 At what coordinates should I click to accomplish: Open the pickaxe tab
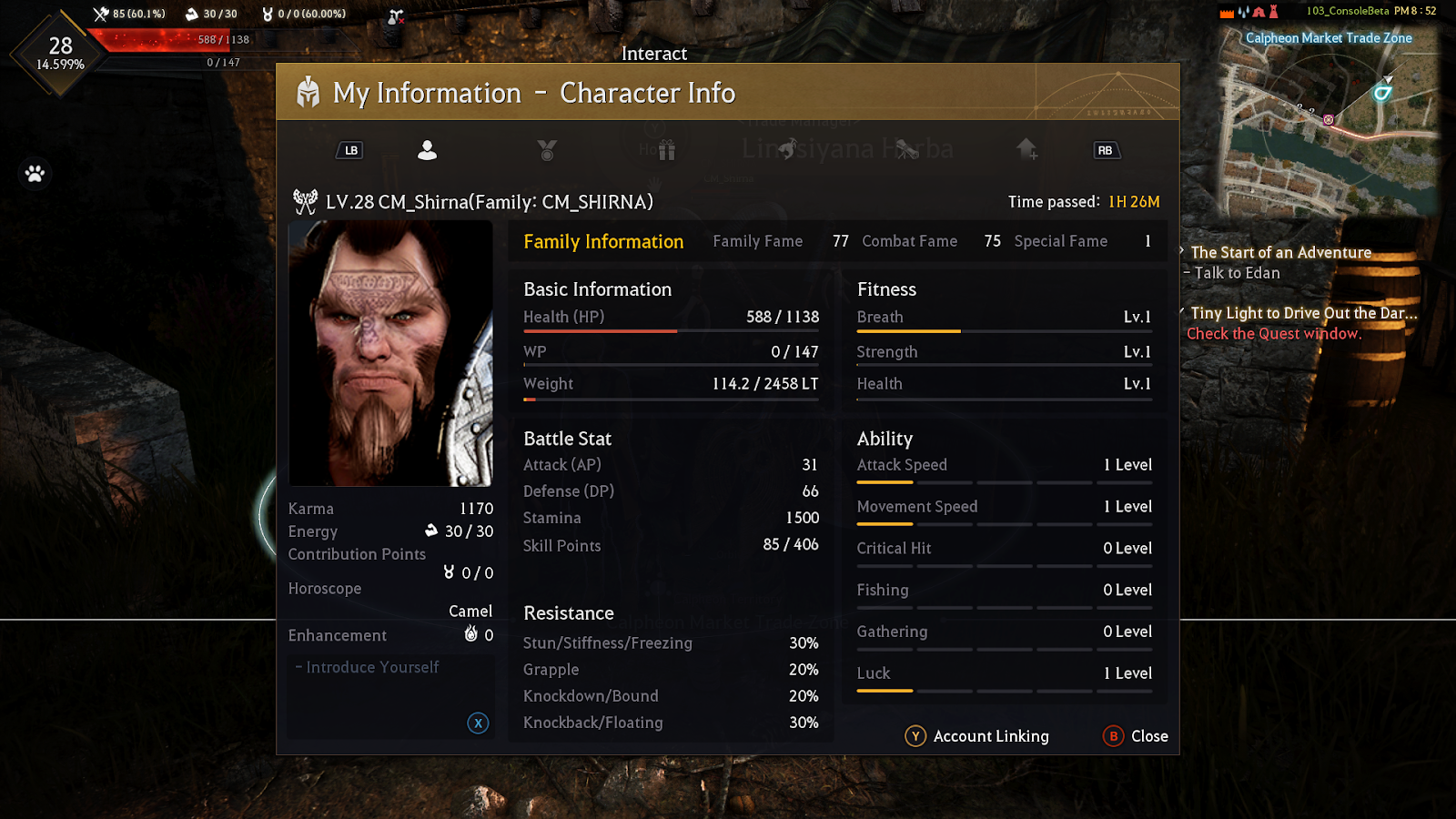click(x=787, y=148)
